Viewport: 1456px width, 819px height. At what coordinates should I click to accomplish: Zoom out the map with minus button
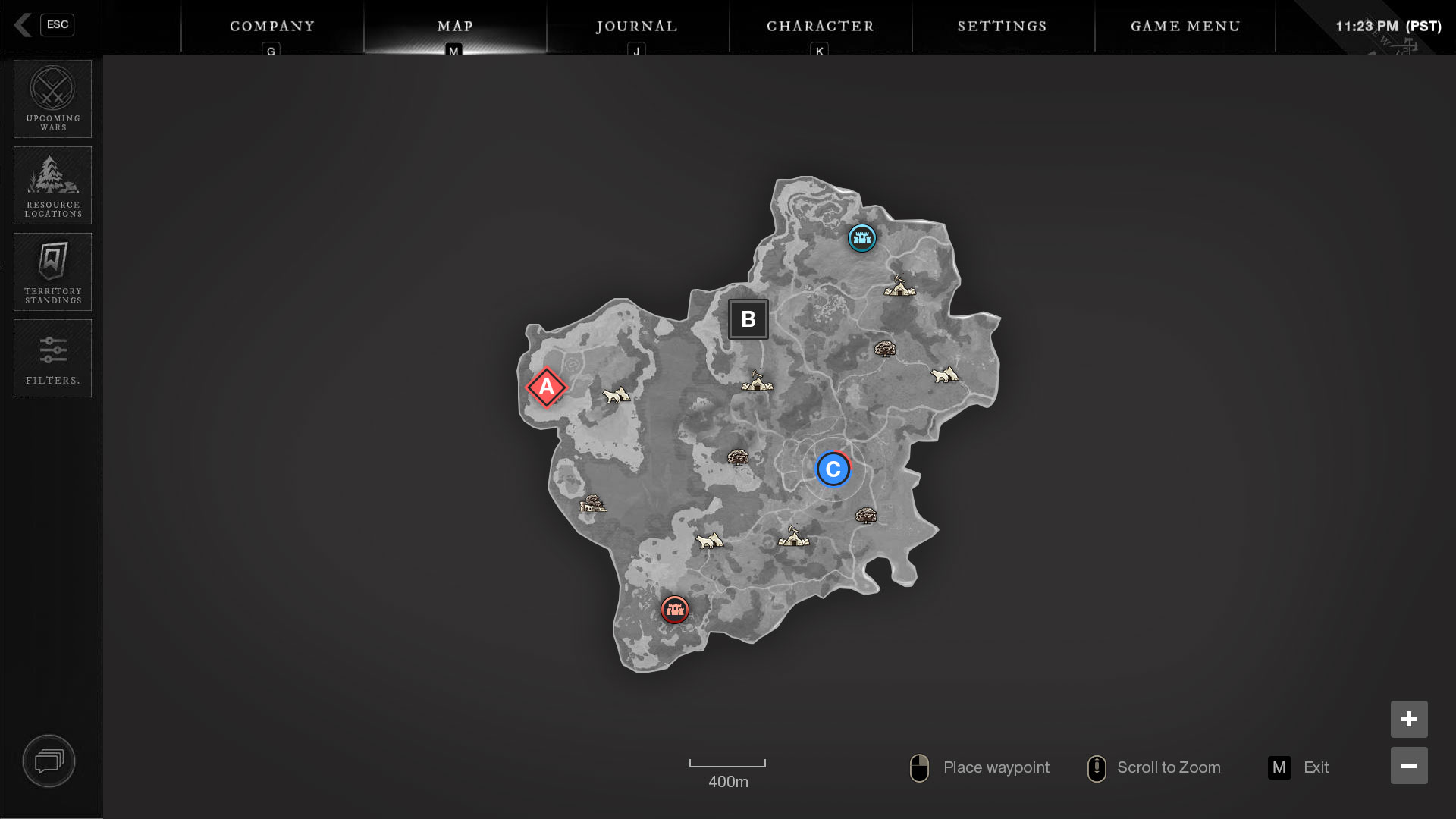pyautogui.click(x=1409, y=766)
